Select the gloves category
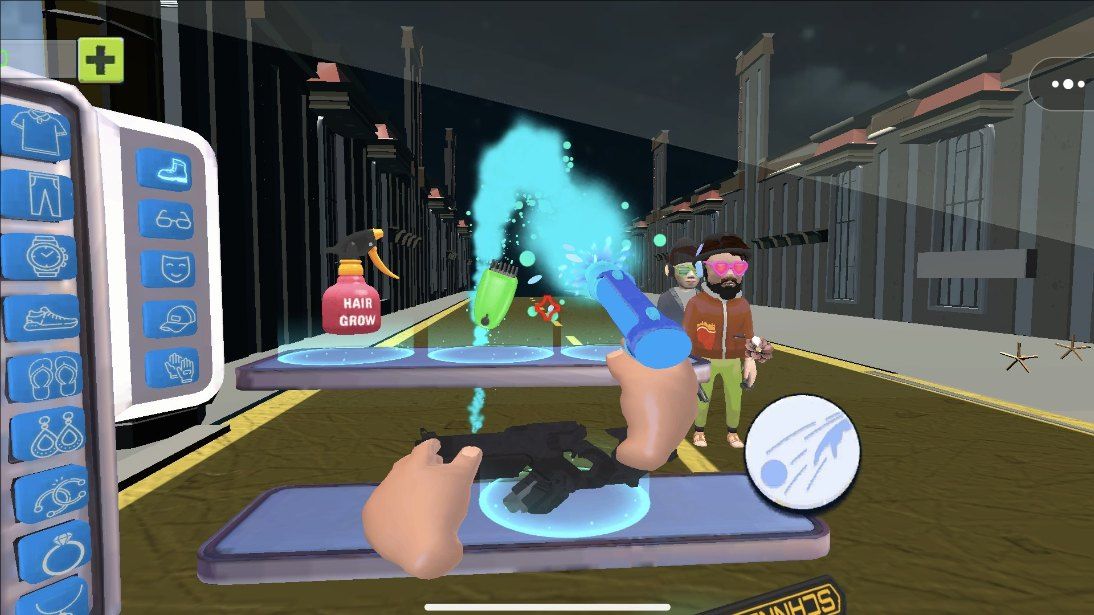The image size is (1094, 615). pos(172,367)
